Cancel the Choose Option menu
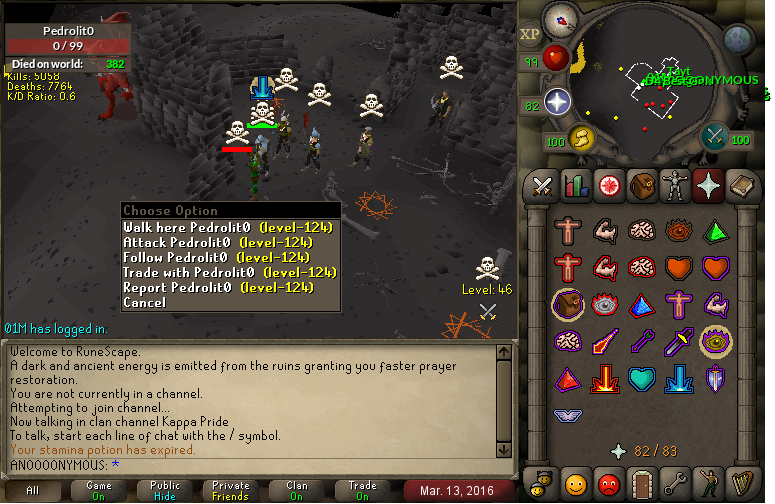Image resolution: width=775 pixels, height=504 pixels. click(145, 302)
